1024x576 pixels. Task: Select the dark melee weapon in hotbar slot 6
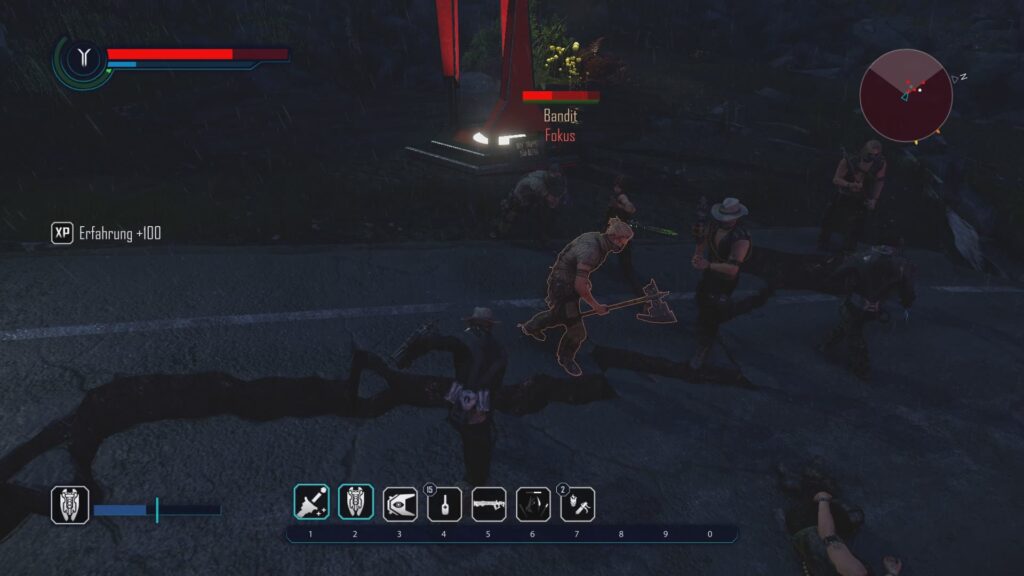tap(533, 504)
